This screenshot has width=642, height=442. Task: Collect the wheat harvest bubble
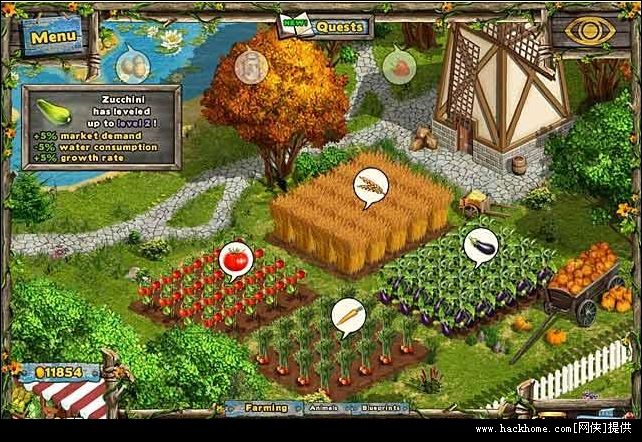coord(370,185)
